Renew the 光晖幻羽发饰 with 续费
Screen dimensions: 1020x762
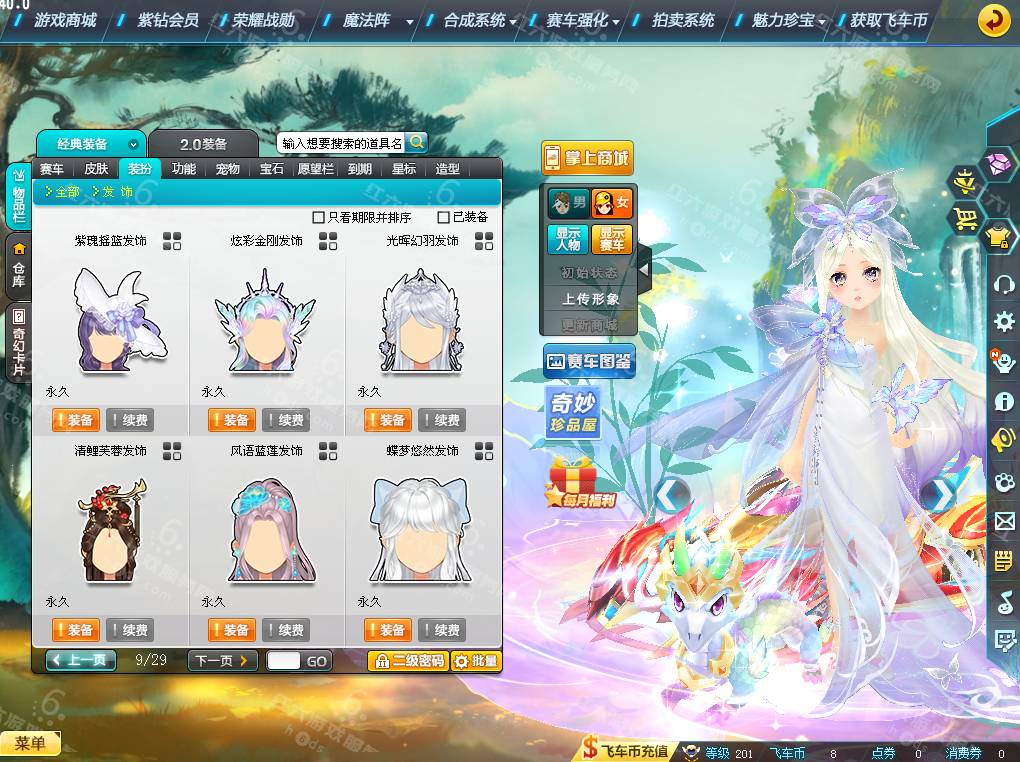441,420
